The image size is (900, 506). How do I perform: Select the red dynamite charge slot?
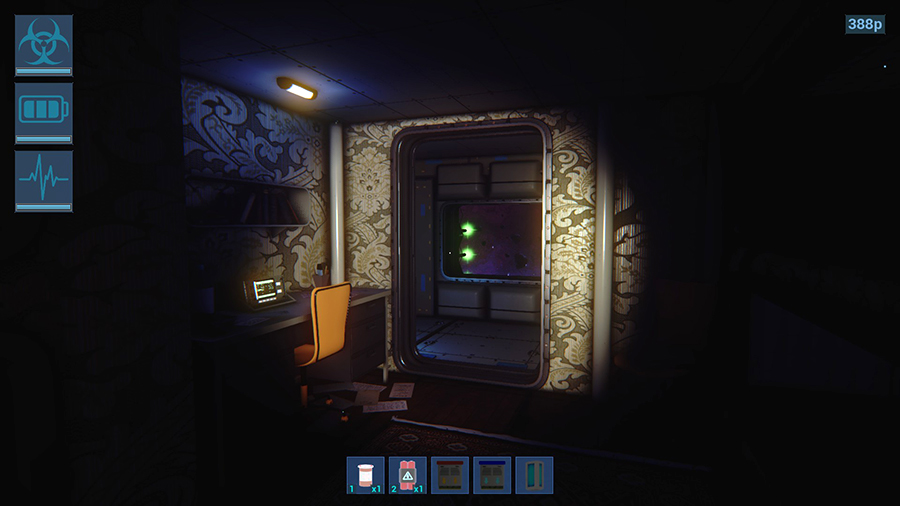pyautogui.click(x=408, y=475)
